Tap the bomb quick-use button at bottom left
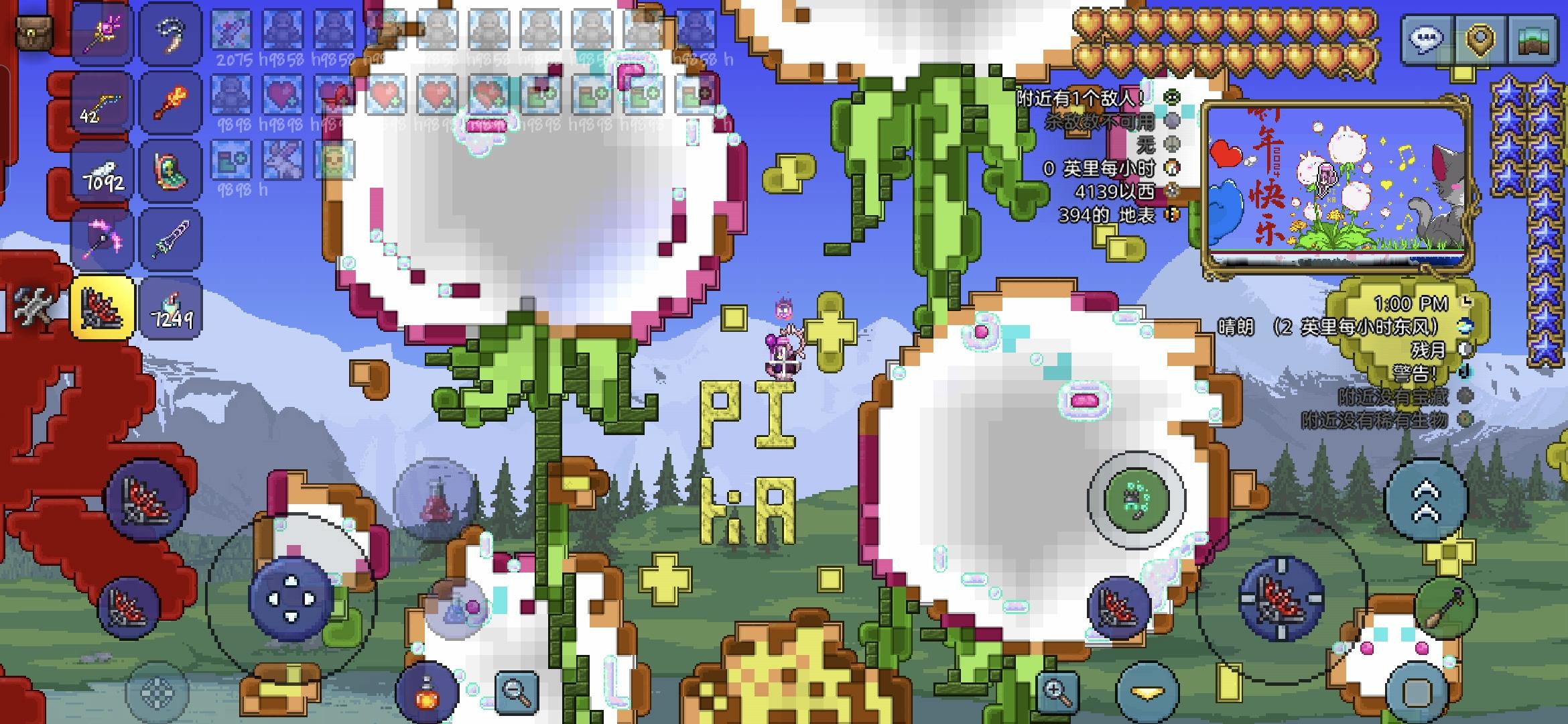Image resolution: width=1568 pixels, height=724 pixels. click(426, 693)
